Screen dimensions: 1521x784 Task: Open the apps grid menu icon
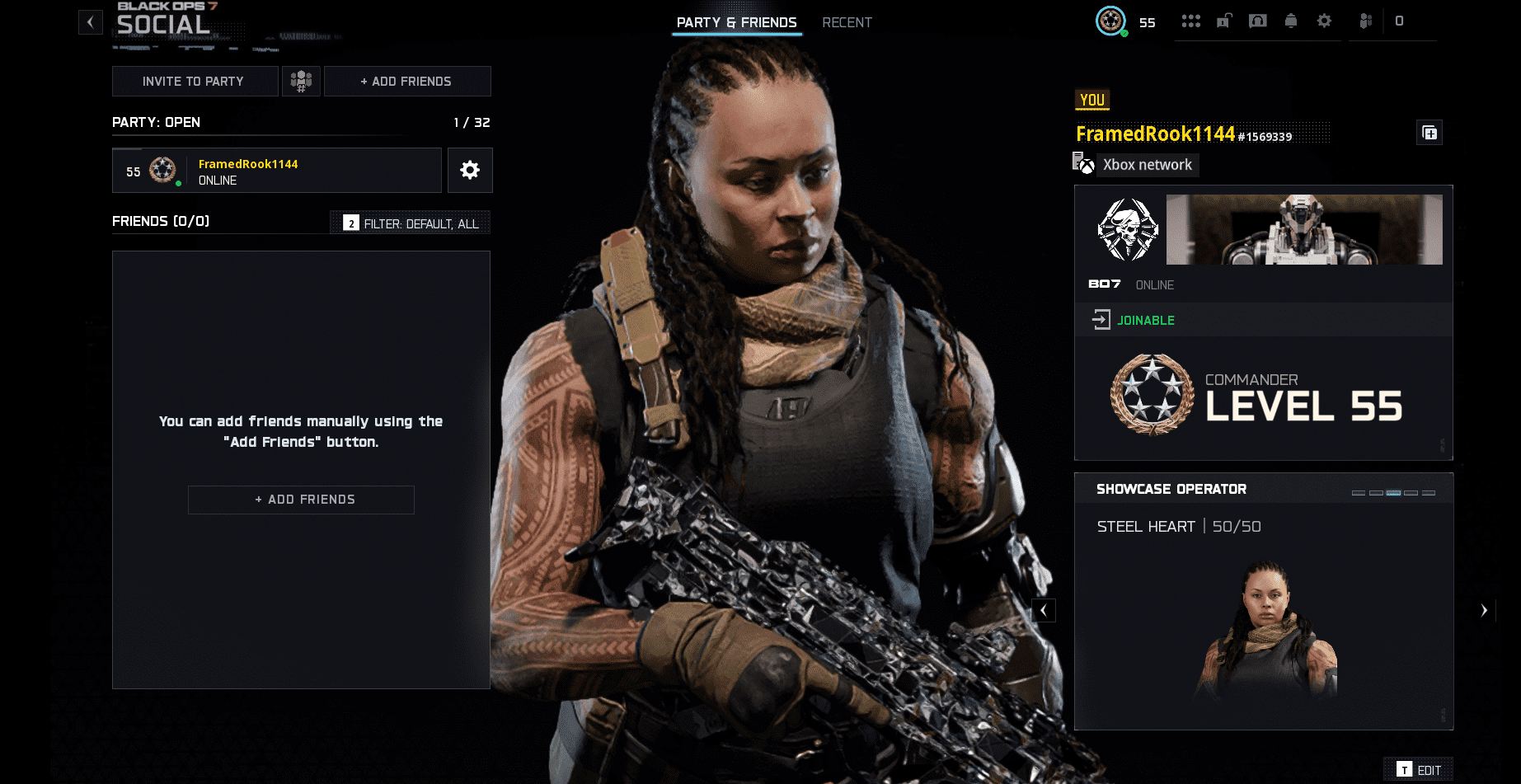(1191, 21)
